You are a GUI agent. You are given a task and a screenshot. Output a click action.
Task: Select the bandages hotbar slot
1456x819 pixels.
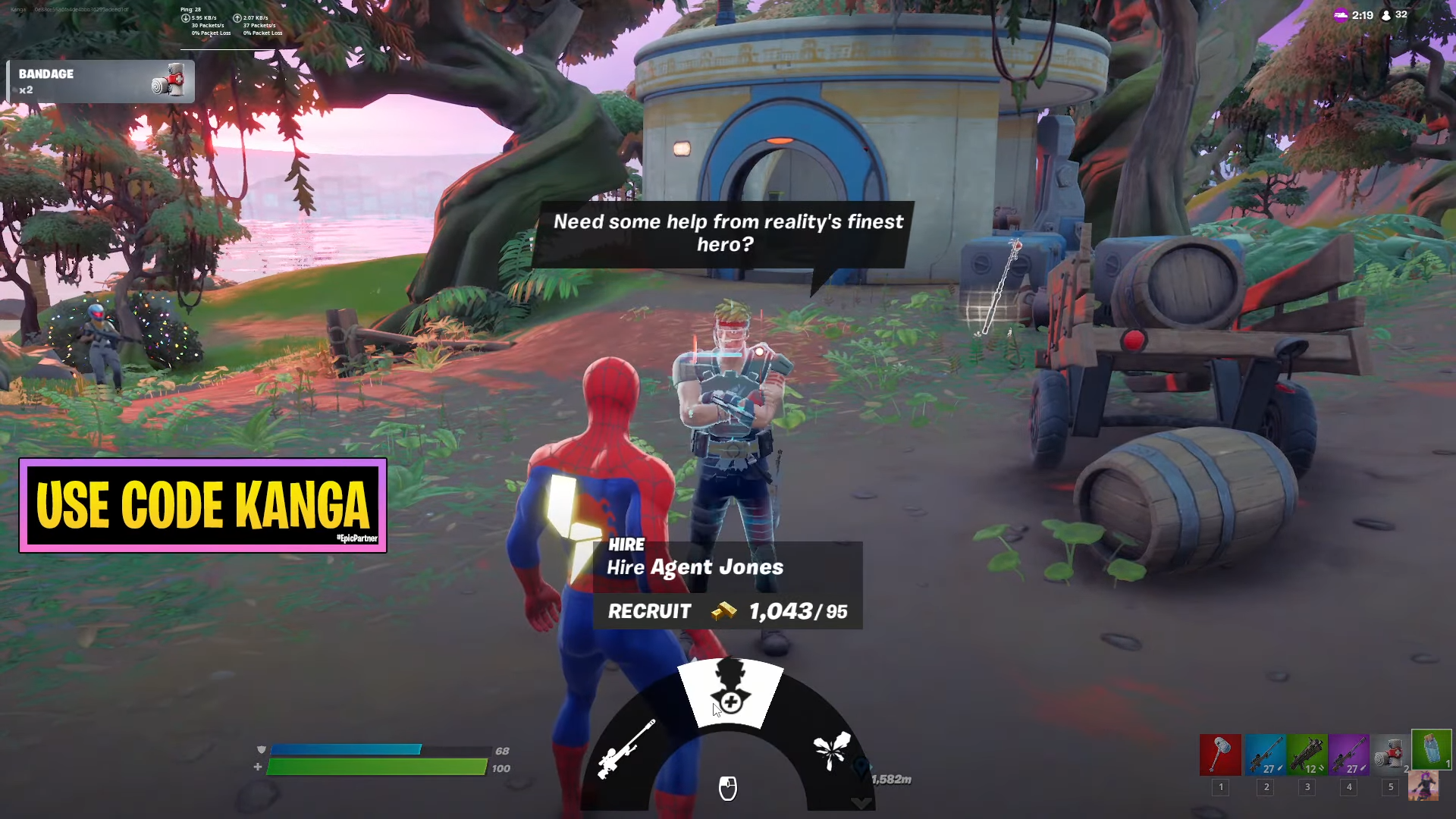click(x=1390, y=755)
